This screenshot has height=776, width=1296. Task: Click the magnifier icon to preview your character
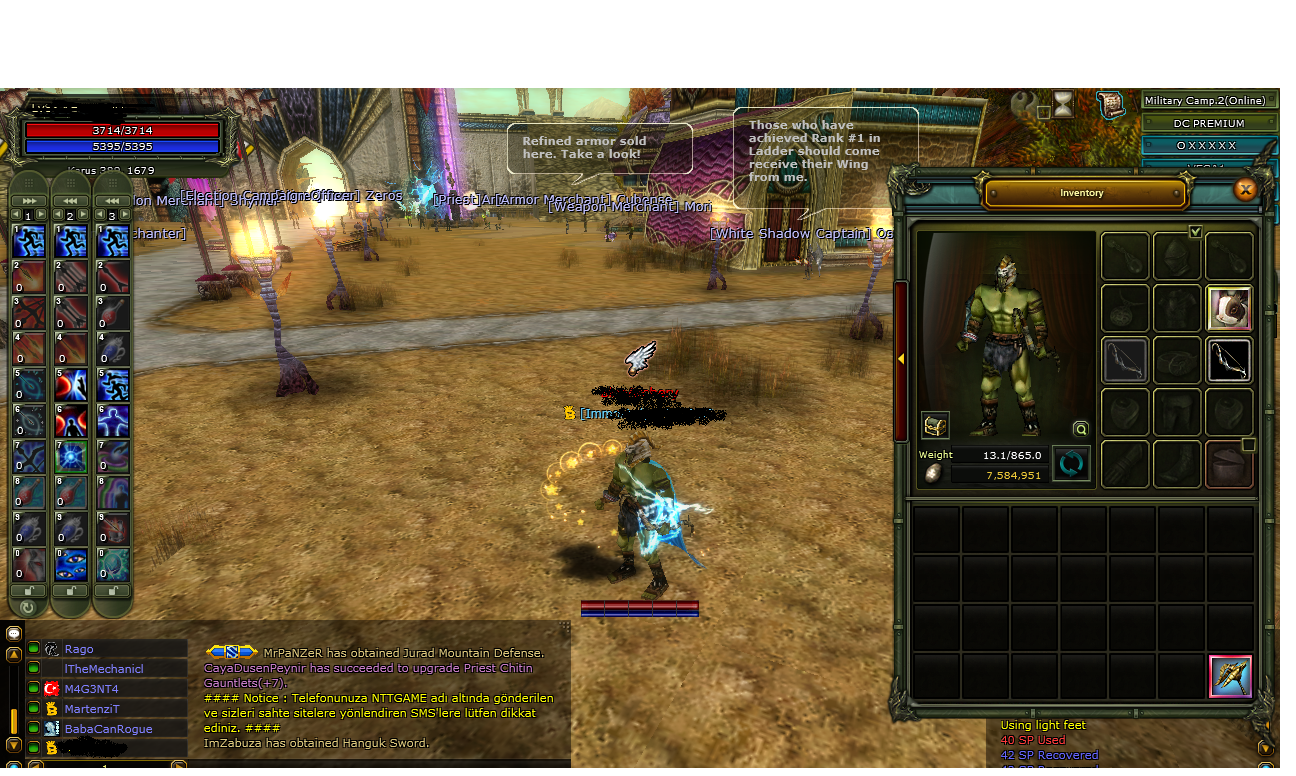click(x=1080, y=429)
